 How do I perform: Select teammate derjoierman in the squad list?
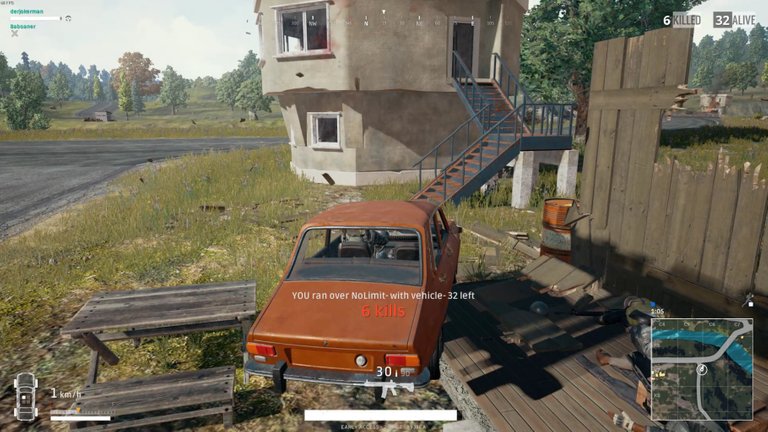point(27,12)
